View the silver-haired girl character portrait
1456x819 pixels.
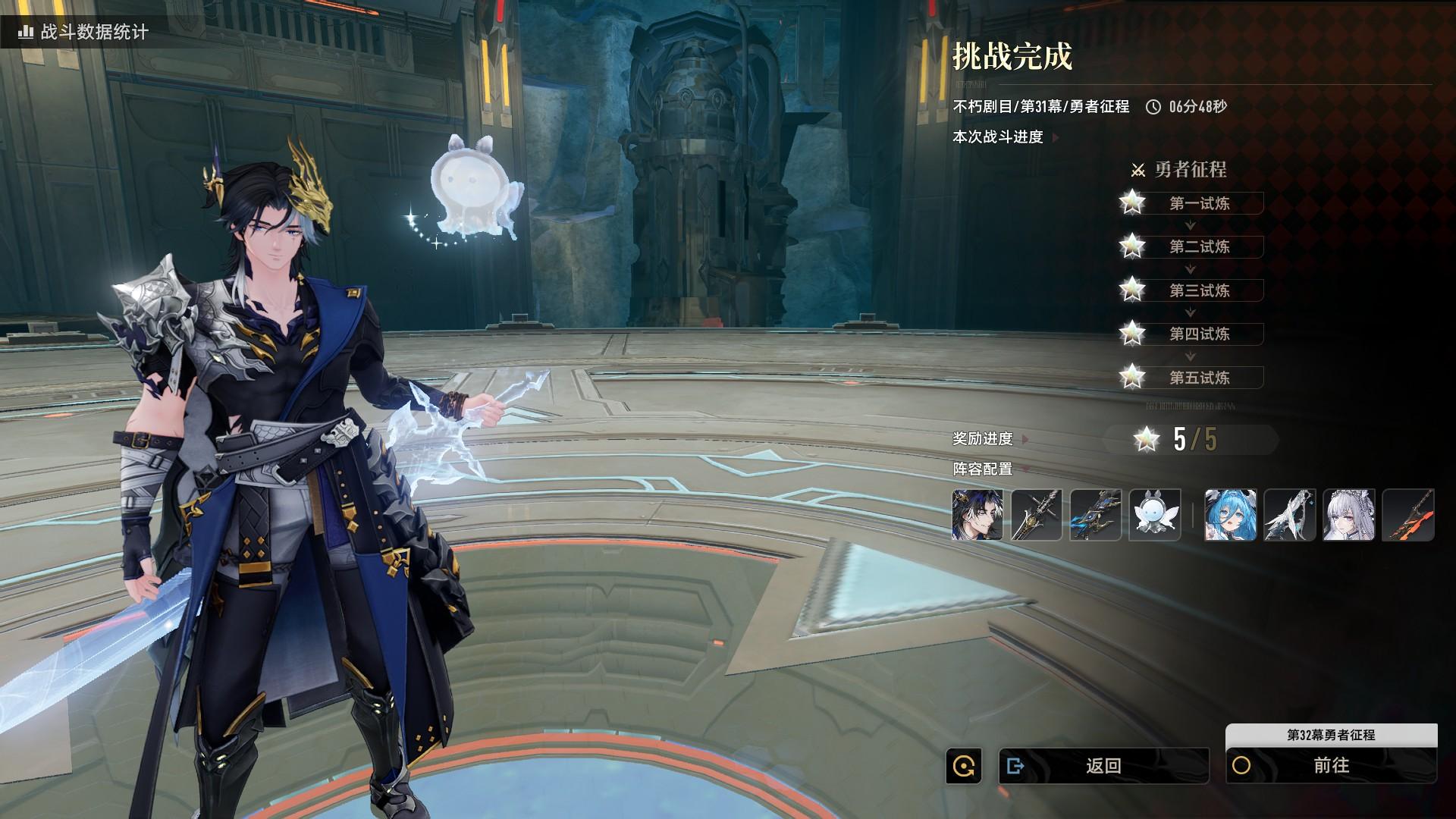pos(1348,515)
